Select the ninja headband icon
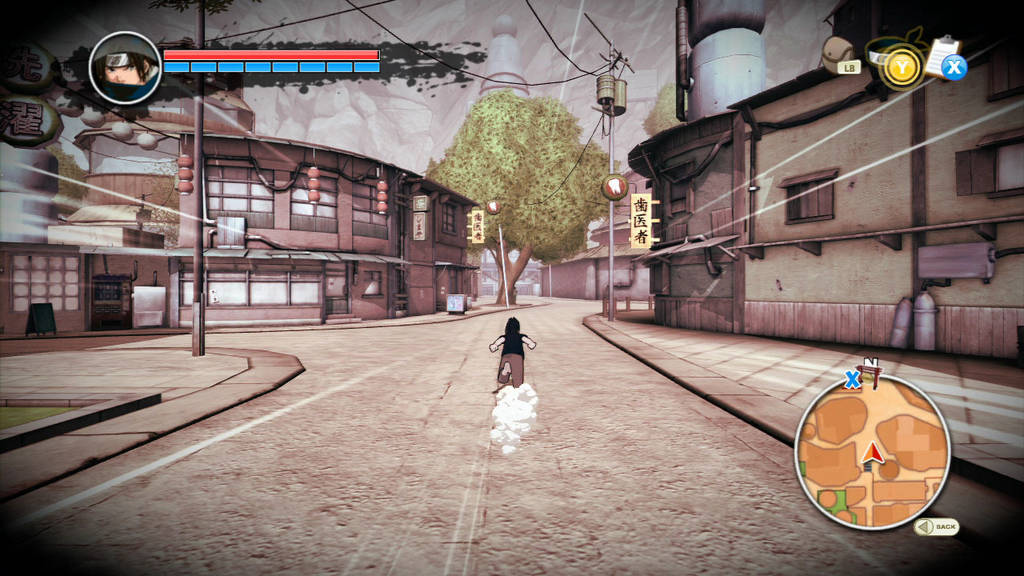 tap(895, 62)
